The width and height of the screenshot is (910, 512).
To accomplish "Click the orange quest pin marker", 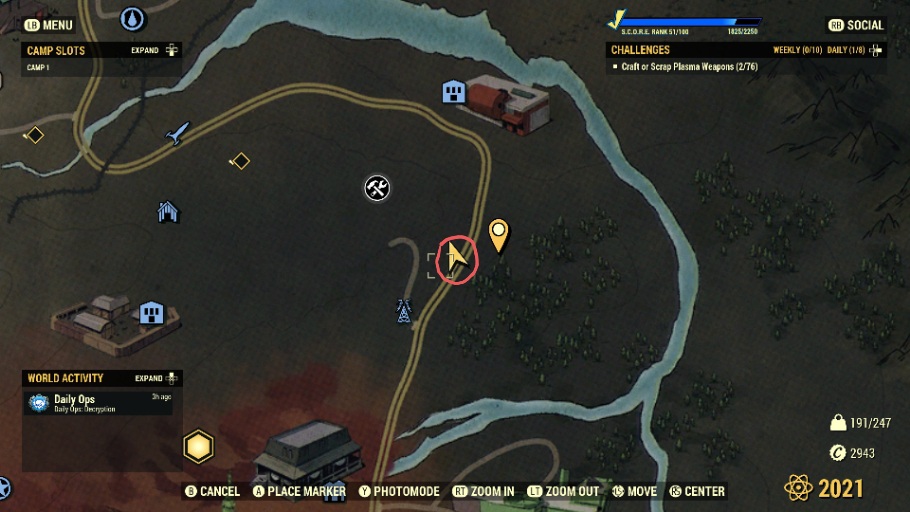I will 498,236.
